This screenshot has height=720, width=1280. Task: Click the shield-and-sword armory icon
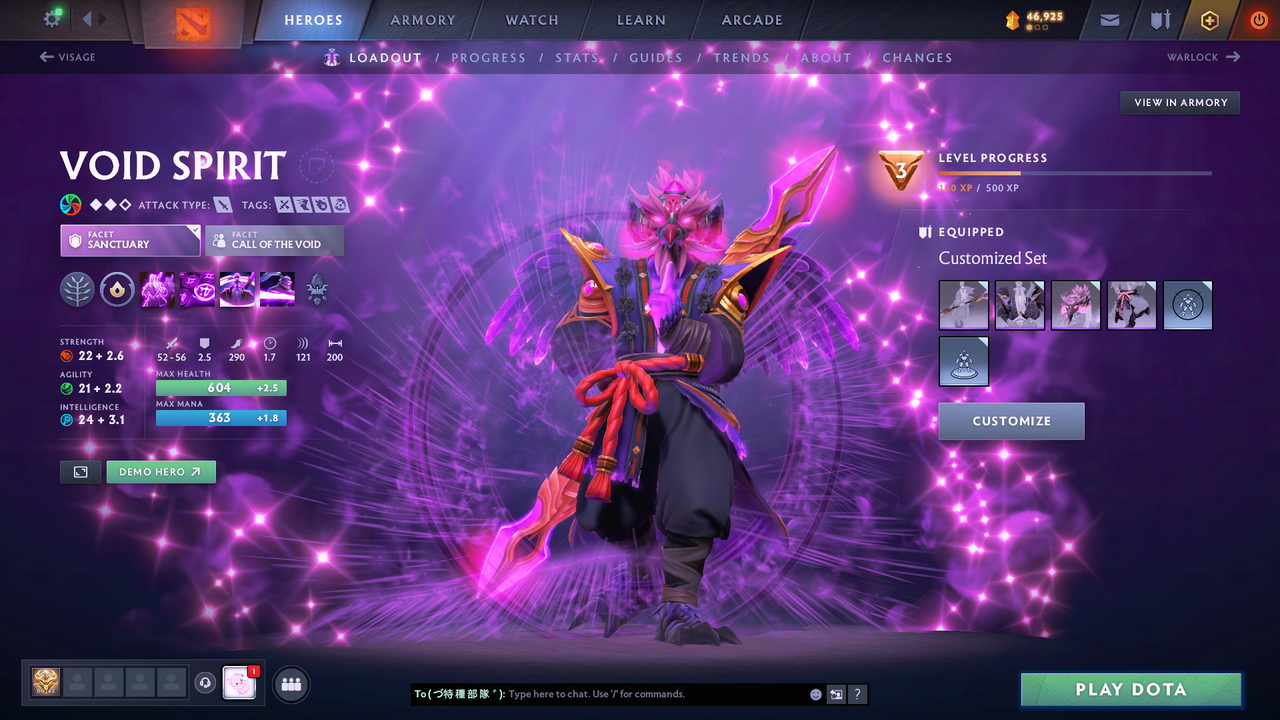(x=1162, y=20)
